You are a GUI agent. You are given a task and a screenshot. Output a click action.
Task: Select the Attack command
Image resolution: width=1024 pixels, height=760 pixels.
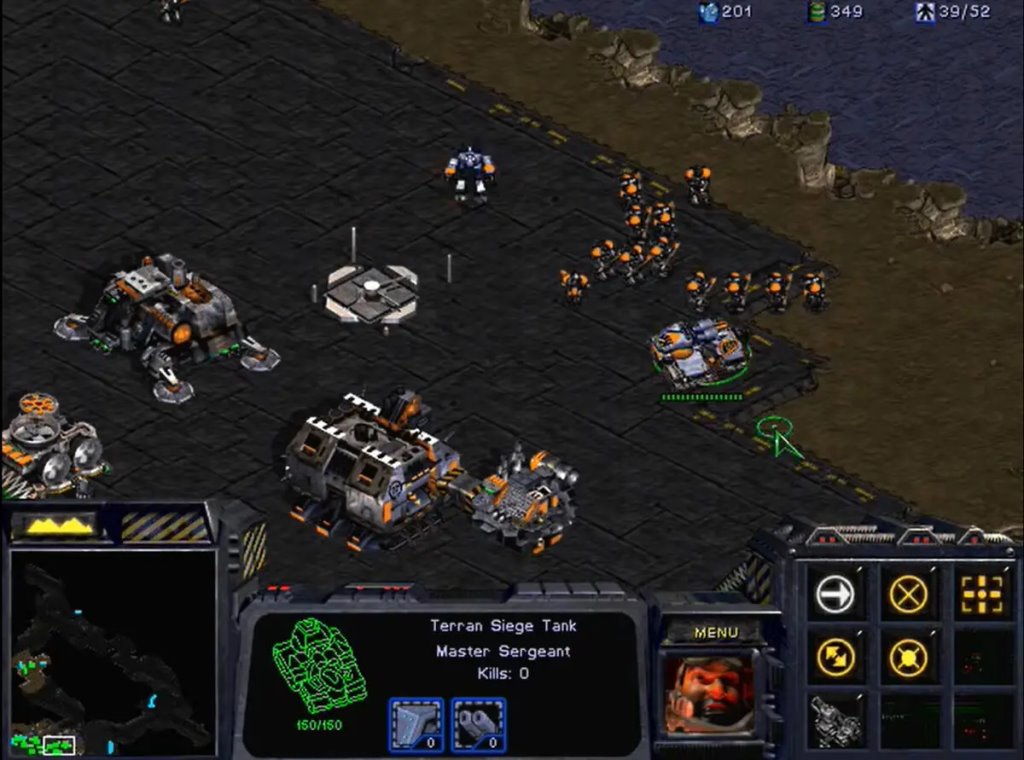[981, 595]
